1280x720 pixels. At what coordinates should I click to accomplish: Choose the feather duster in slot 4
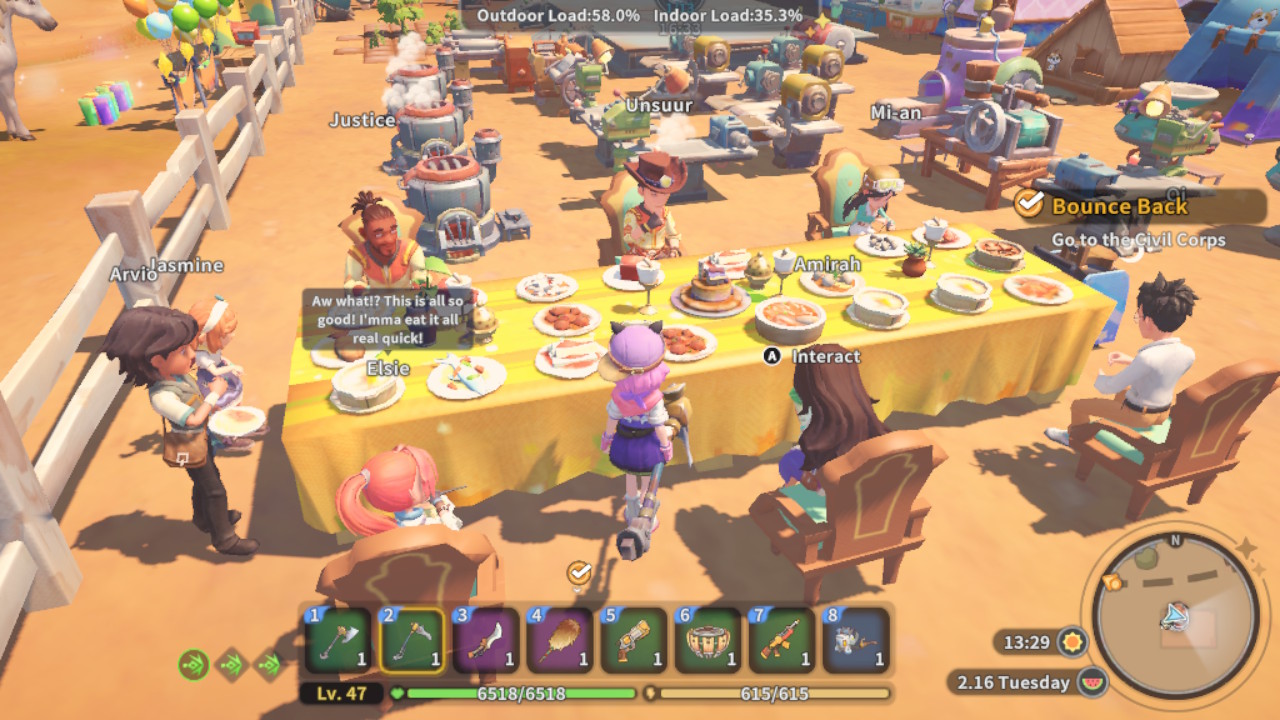tap(560, 639)
